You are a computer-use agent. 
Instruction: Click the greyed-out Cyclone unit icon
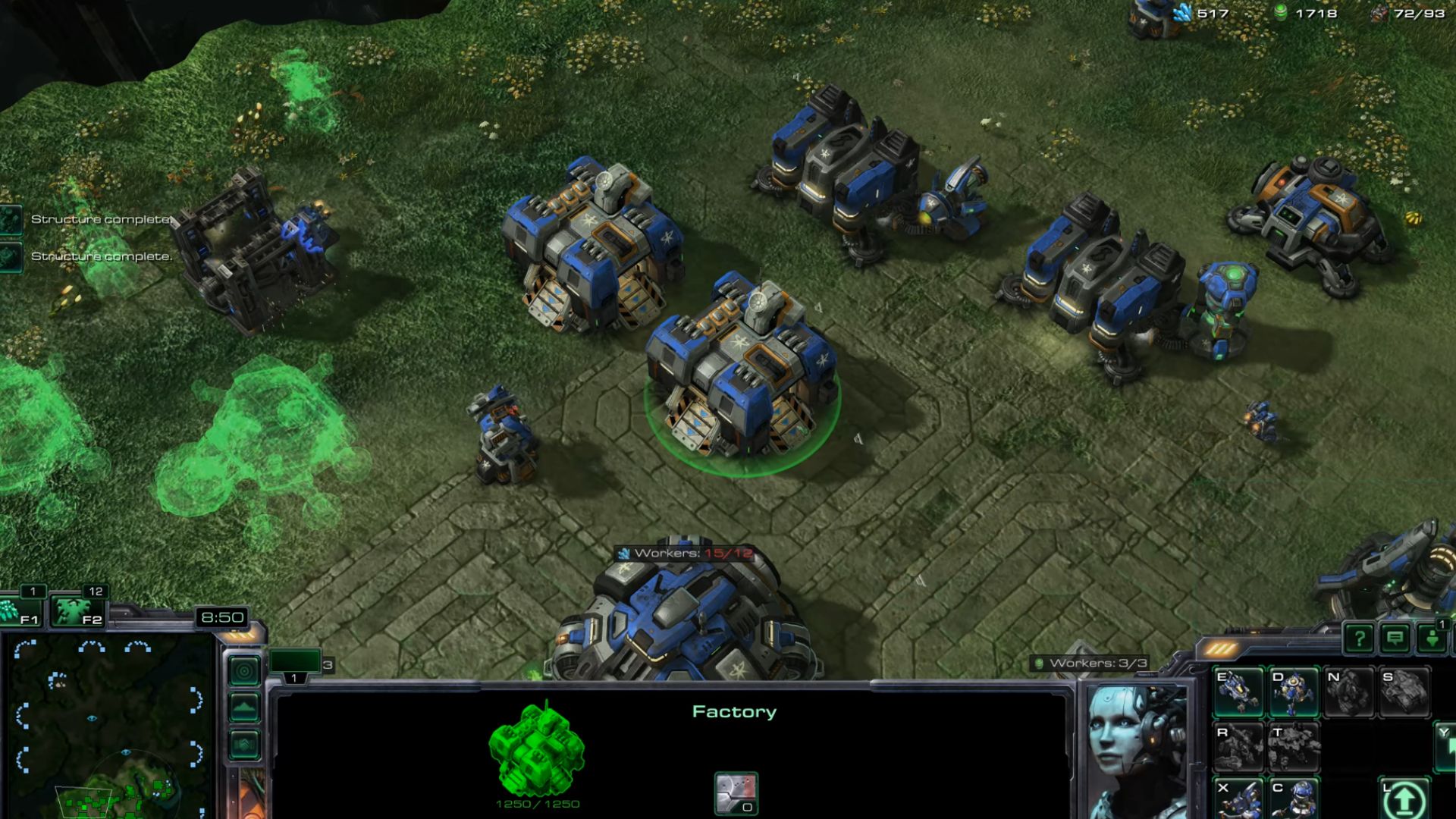(x=1348, y=692)
